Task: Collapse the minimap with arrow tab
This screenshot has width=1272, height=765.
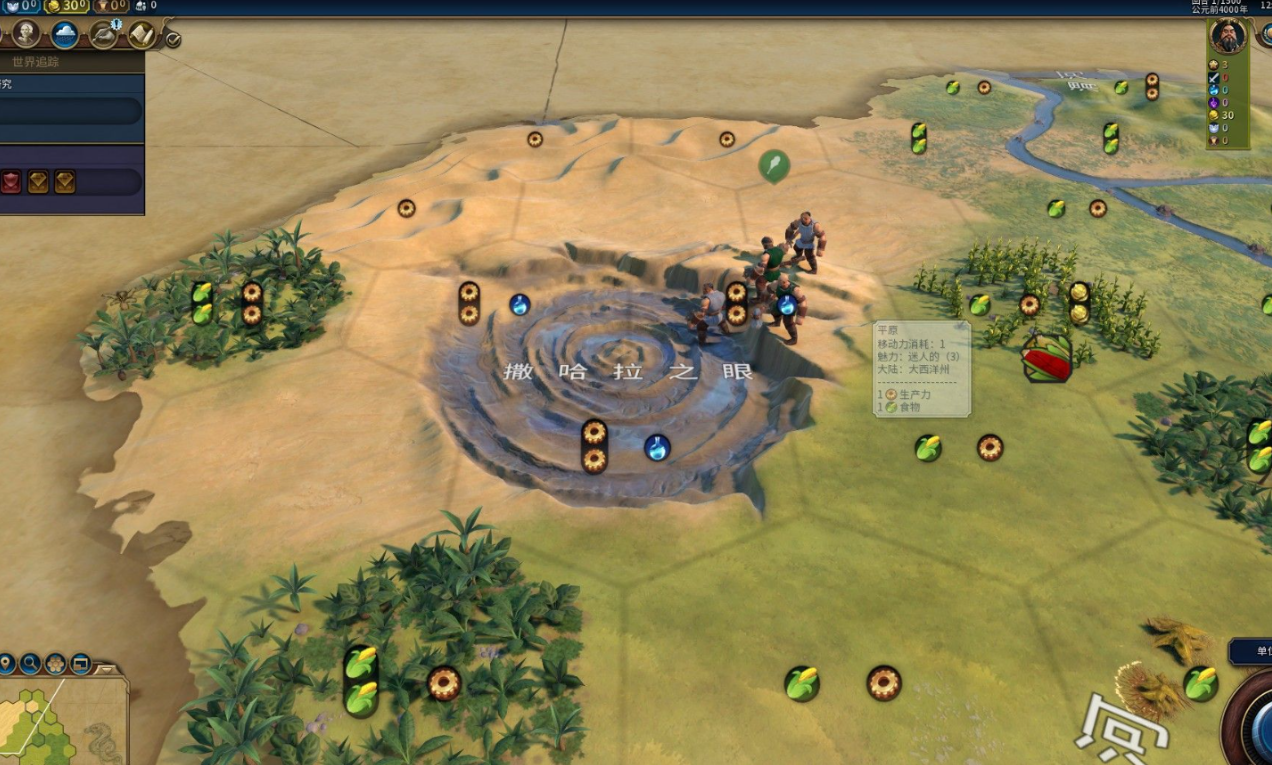Action: pyautogui.click(x=108, y=668)
